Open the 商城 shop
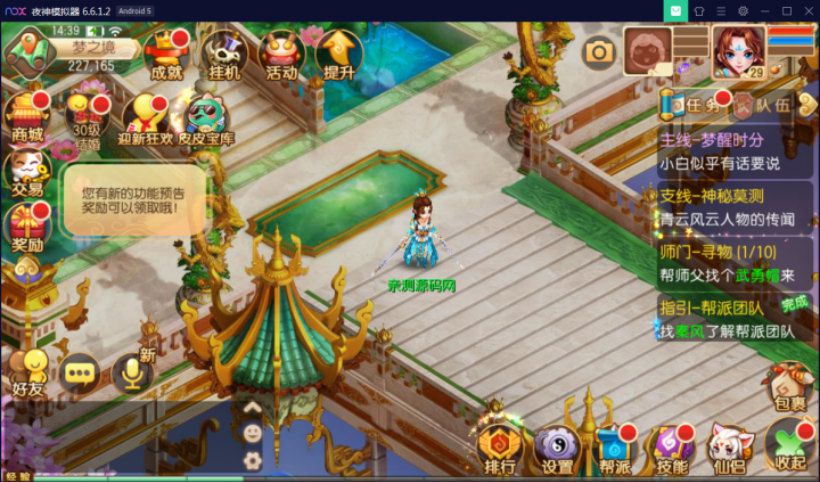Viewport: 820px width, 482px height. pyautogui.click(x=27, y=116)
